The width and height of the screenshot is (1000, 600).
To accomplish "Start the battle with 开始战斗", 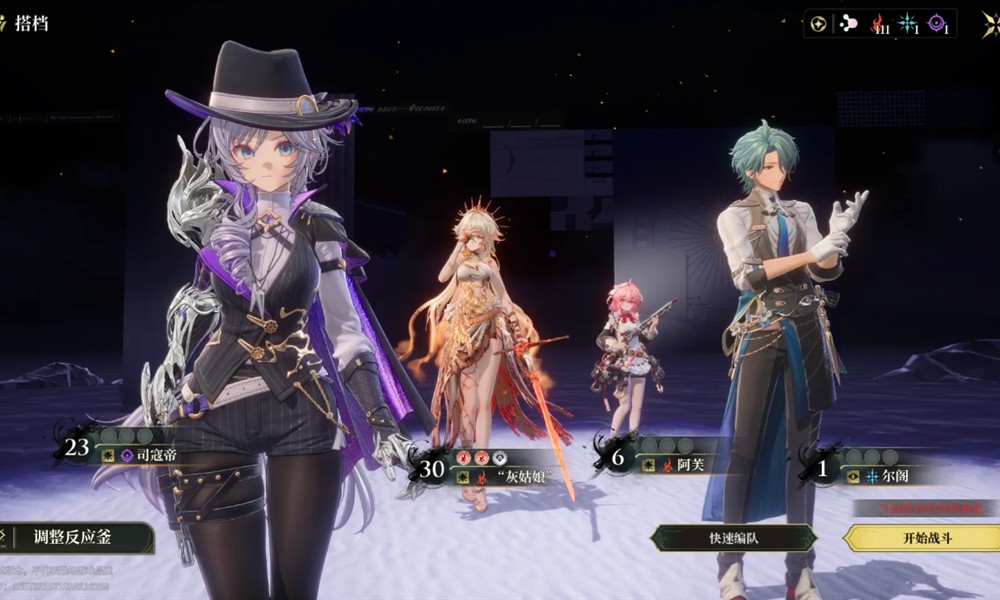I will (x=922, y=538).
